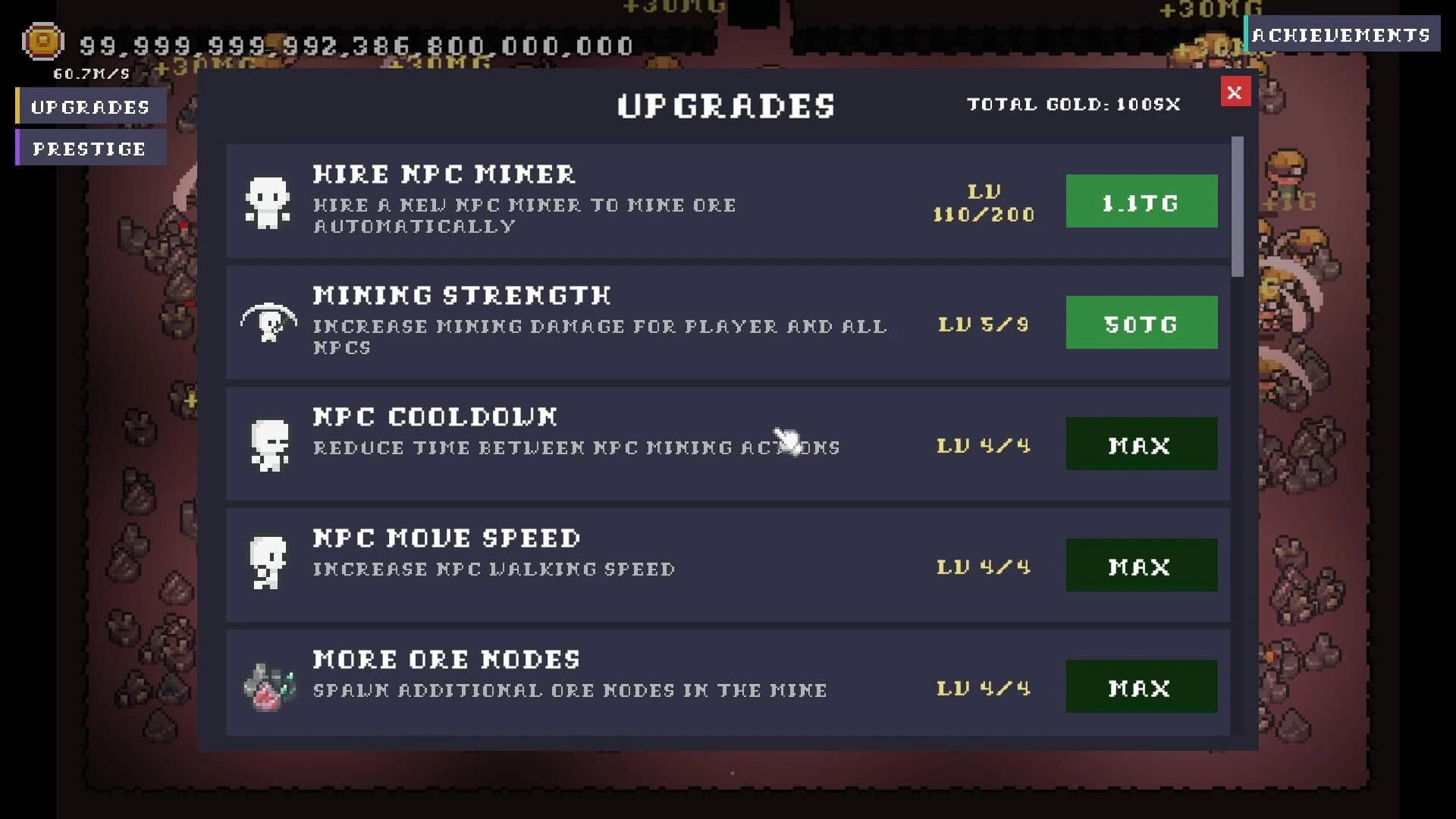Image resolution: width=1456 pixels, height=819 pixels.
Task: Expand the Mining Strength upgrade details
Action: pyautogui.click(x=607, y=322)
